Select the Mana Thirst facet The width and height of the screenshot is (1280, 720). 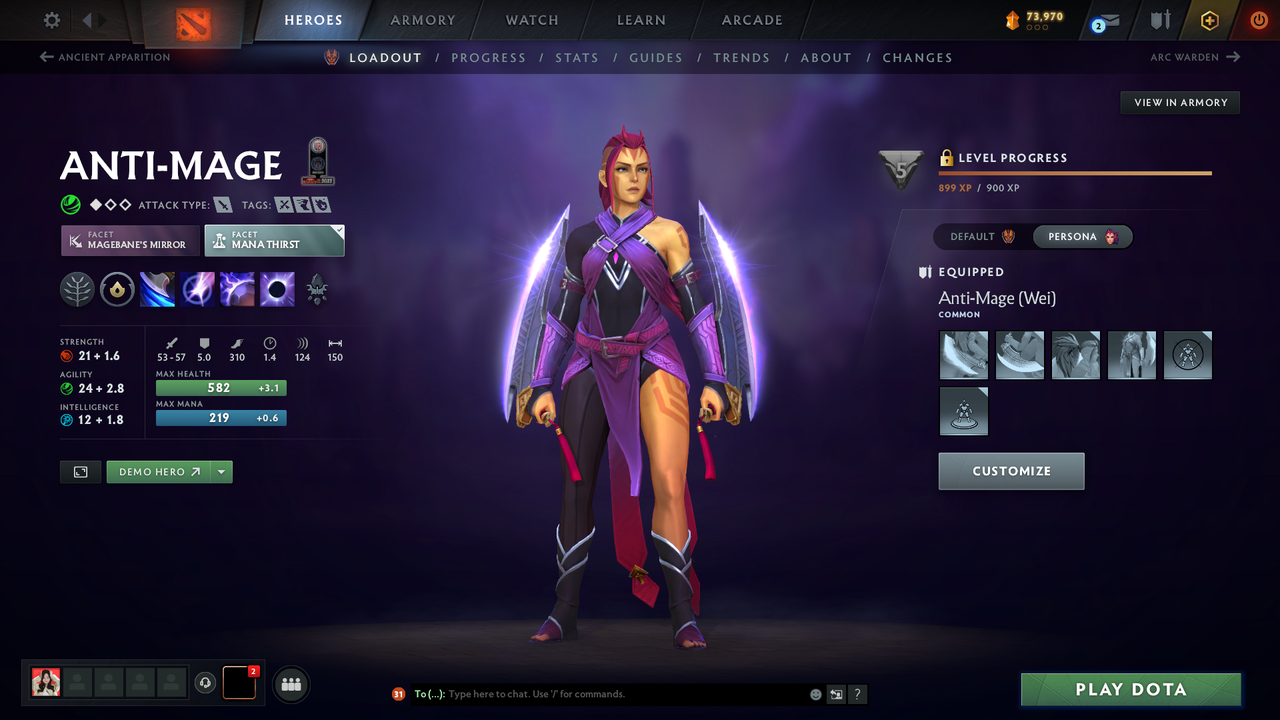point(274,240)
